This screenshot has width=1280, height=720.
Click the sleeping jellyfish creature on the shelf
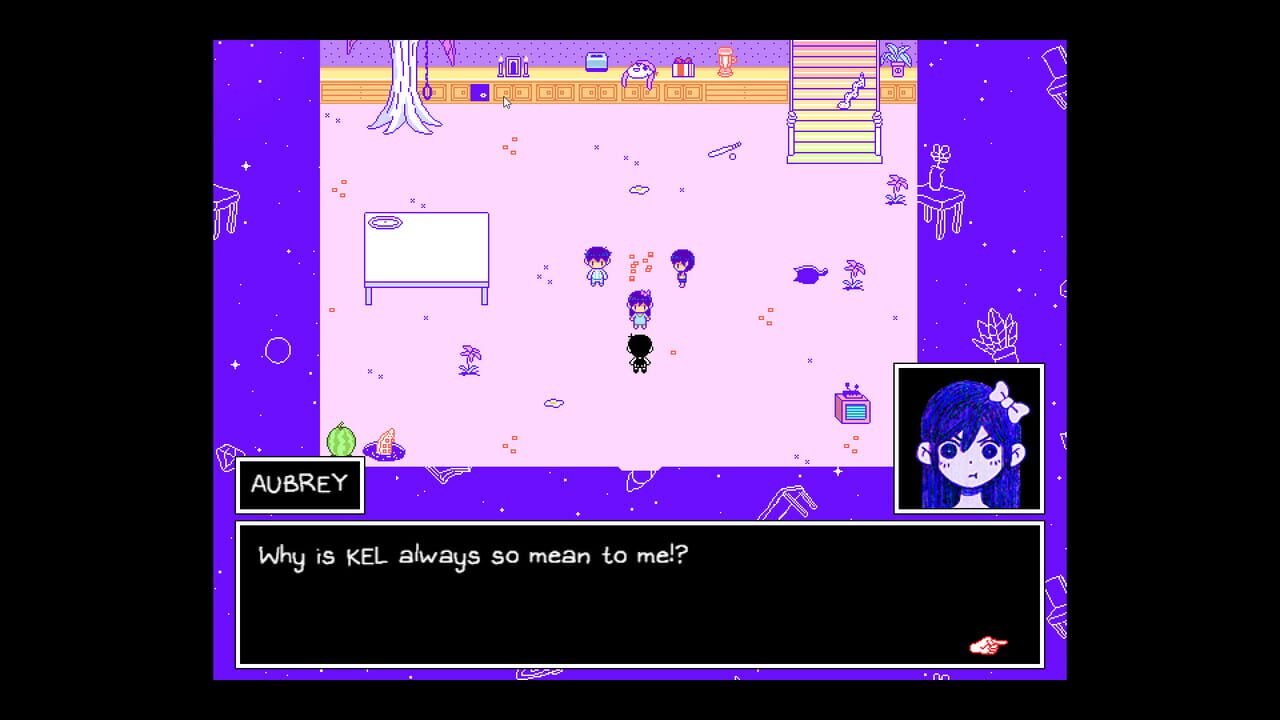640,70
